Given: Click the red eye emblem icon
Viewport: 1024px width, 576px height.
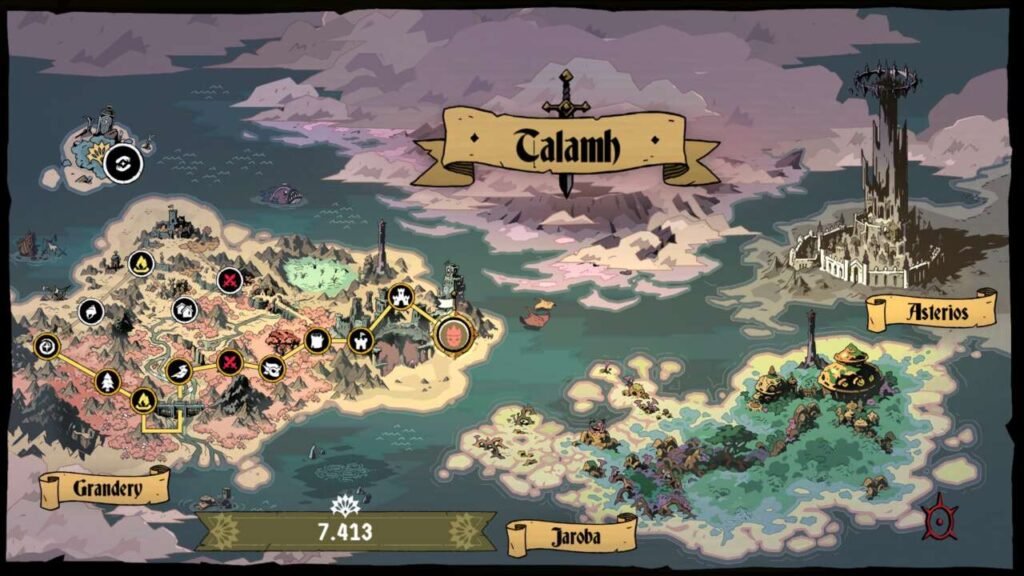Looking at the screenshot, I should pos(940,519).
